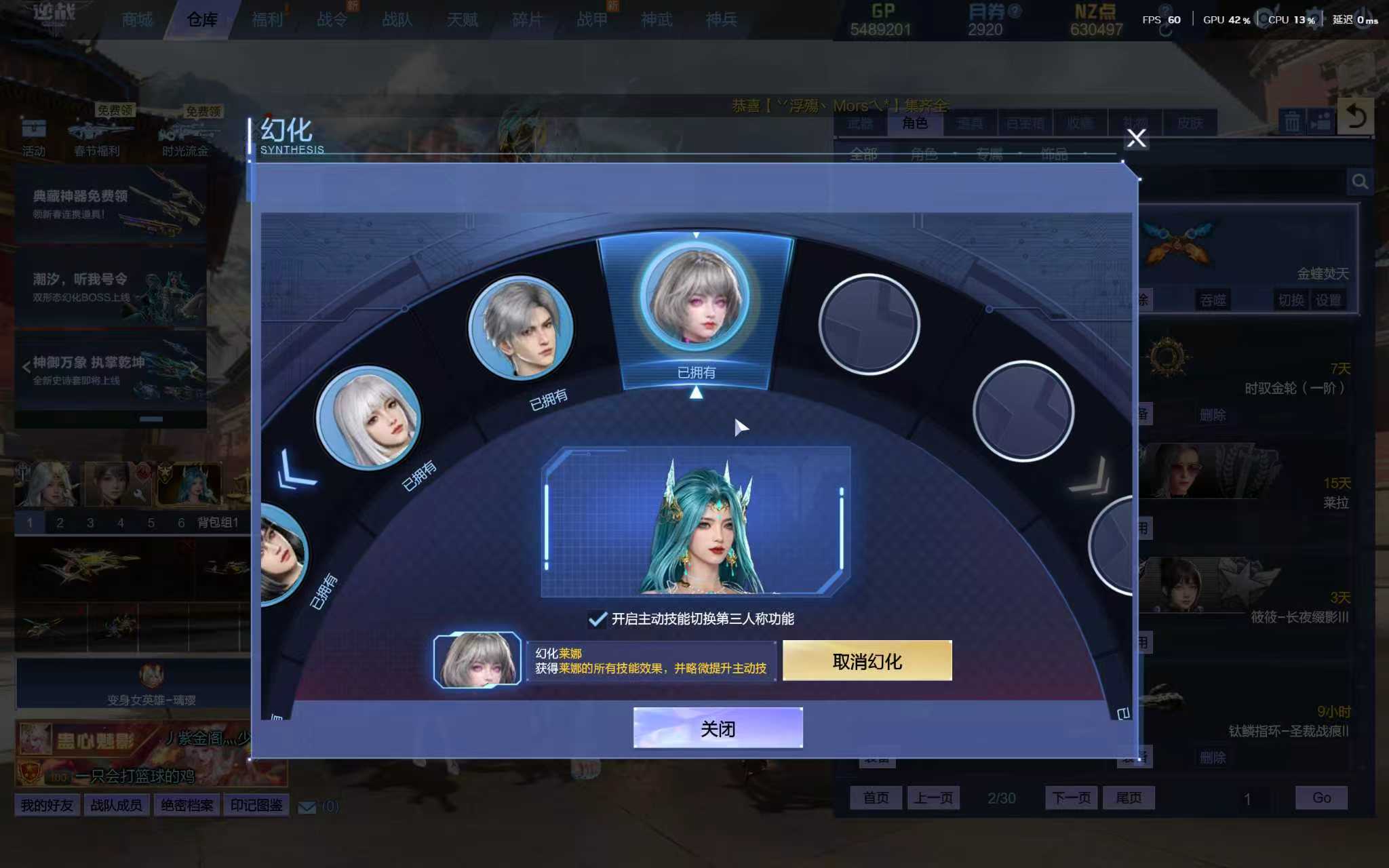This screenshot has width=1389, height=868.
Task: Open the 仓库 top menu tab
Action: click(x=201, y=20)
